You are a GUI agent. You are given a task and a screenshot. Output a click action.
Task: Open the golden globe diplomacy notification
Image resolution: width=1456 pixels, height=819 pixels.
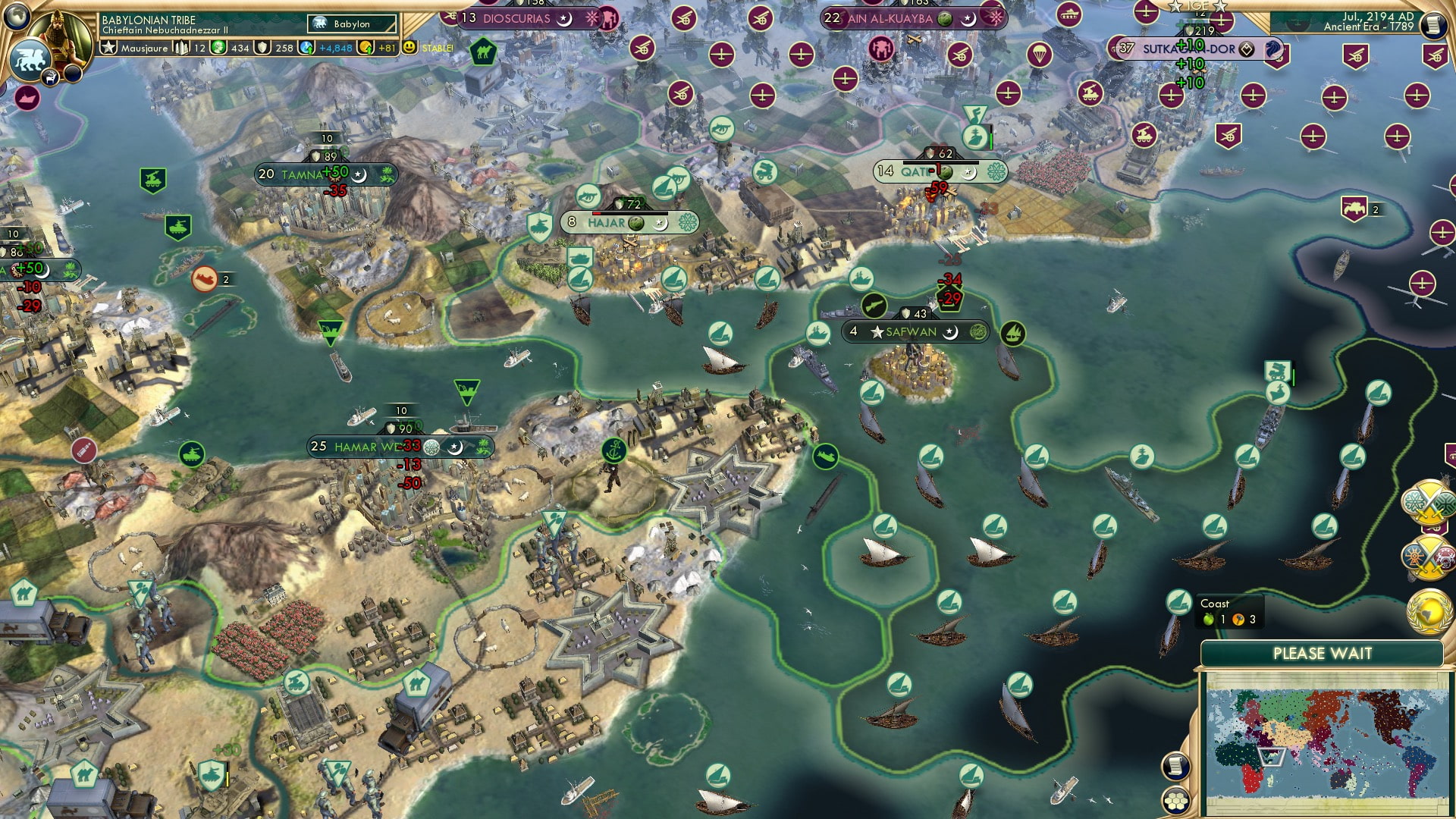pyautogui.click(x=1430, y=610)
